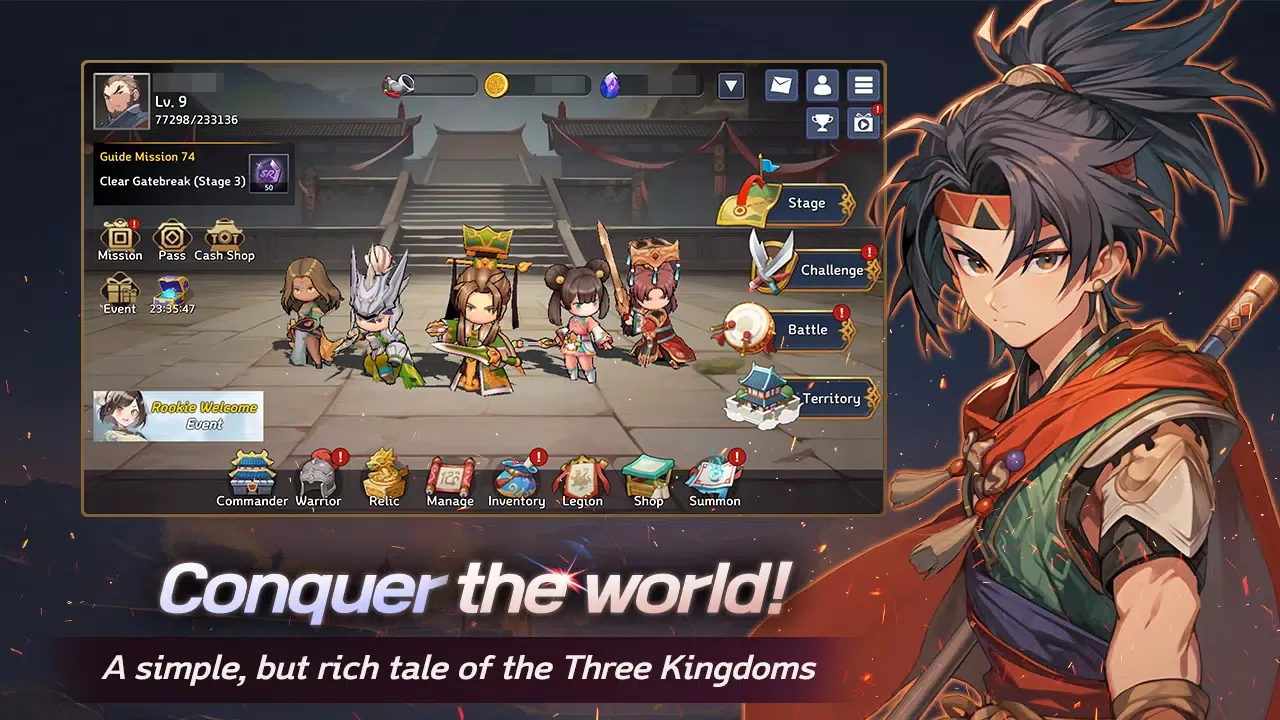
Task: Check the mailbox envelope icon
Action: [x=780, y=86]
